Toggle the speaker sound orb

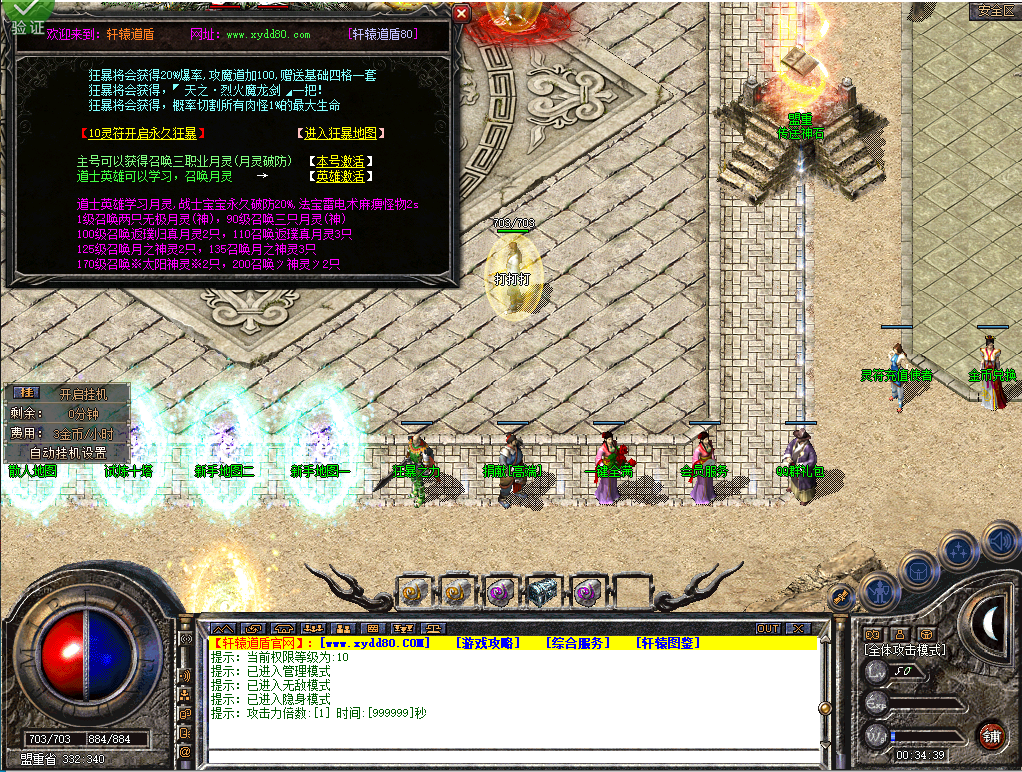point(1000,541)
